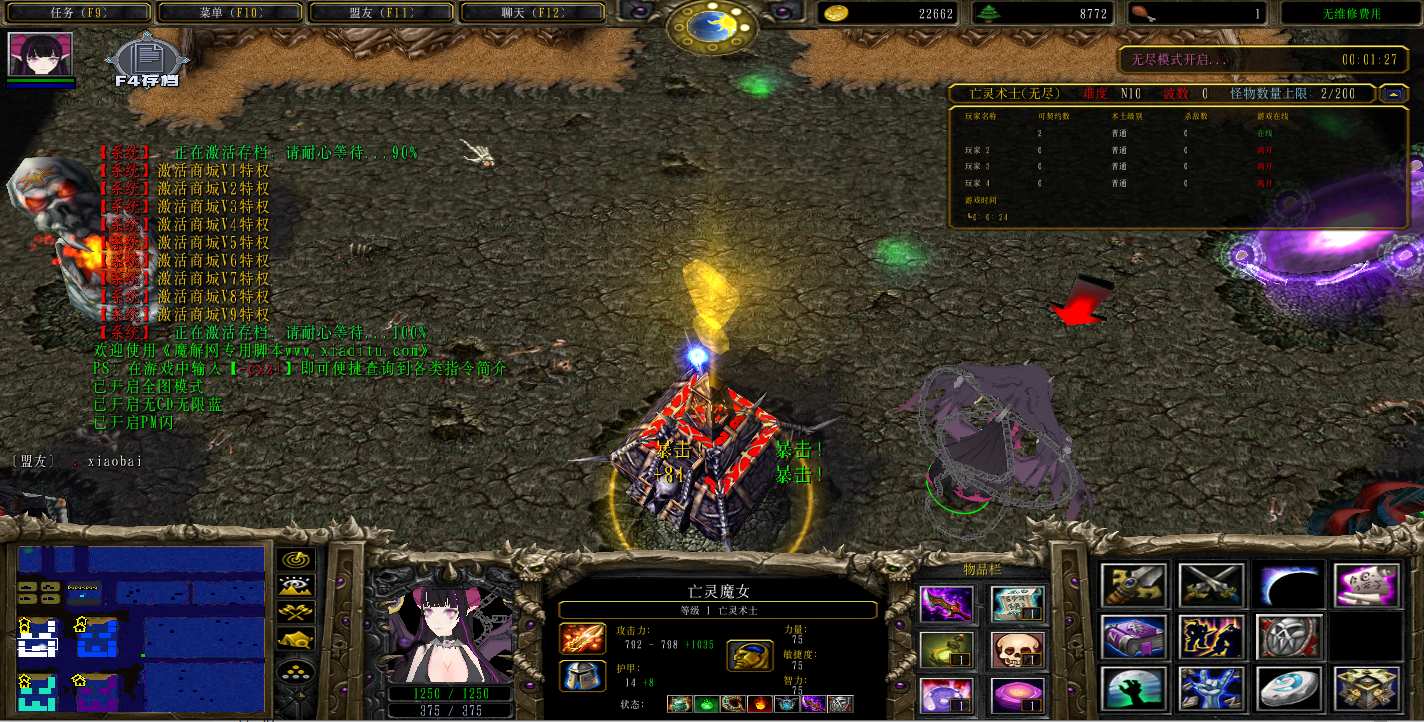Toggle ally color mode crossed-axes button
The width and height of the screenshot is (1424, 722).
(x=296, y=613)
